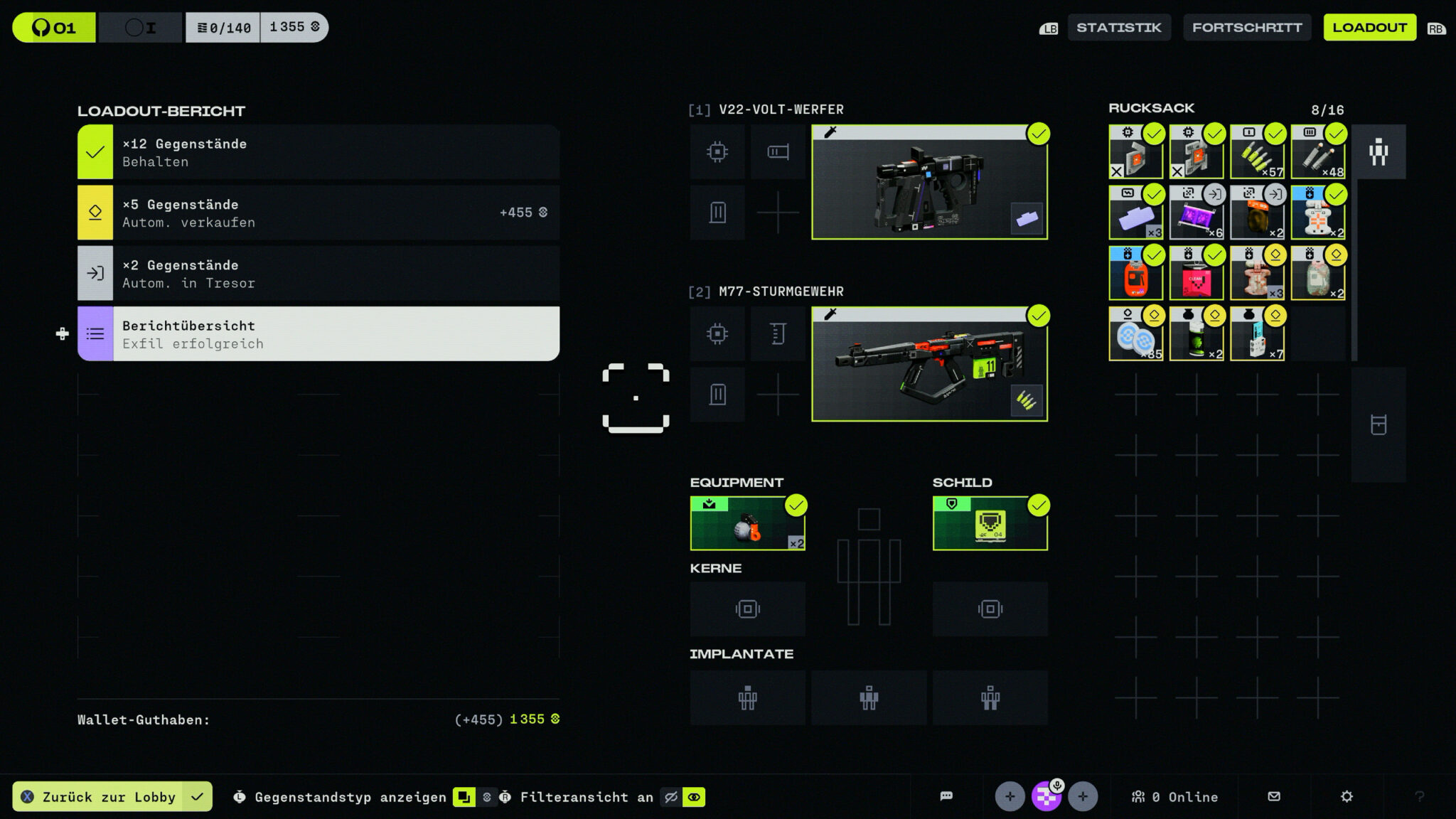The width and height of the screenshot is (1456, 819).
Task: Open the settings gear icon
Action: (1347, 796)
